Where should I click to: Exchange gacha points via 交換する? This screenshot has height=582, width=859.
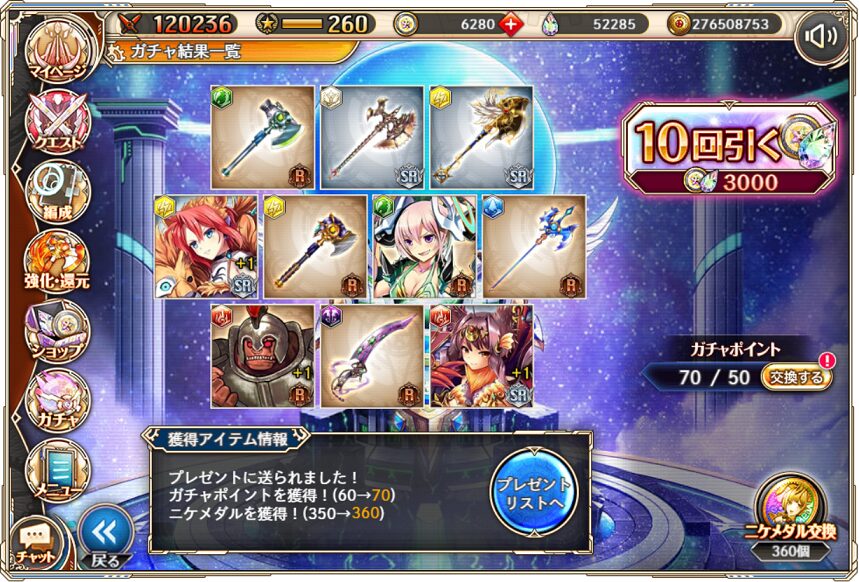tap(795, 378)
